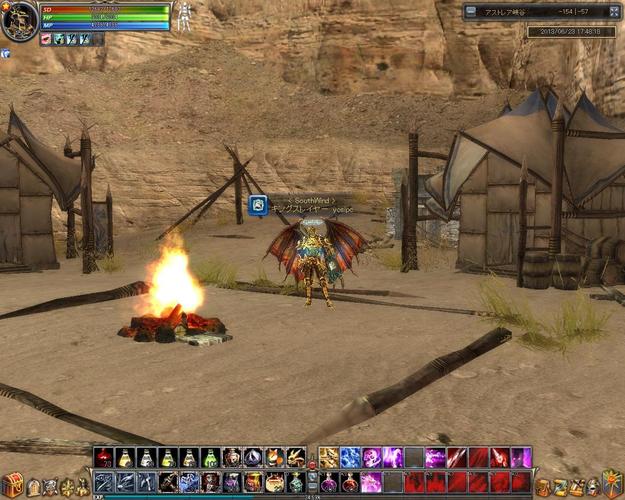Screen dimensions: 625x500
Task: Click the white equipment figure icon
Action: tap(184, 15)
